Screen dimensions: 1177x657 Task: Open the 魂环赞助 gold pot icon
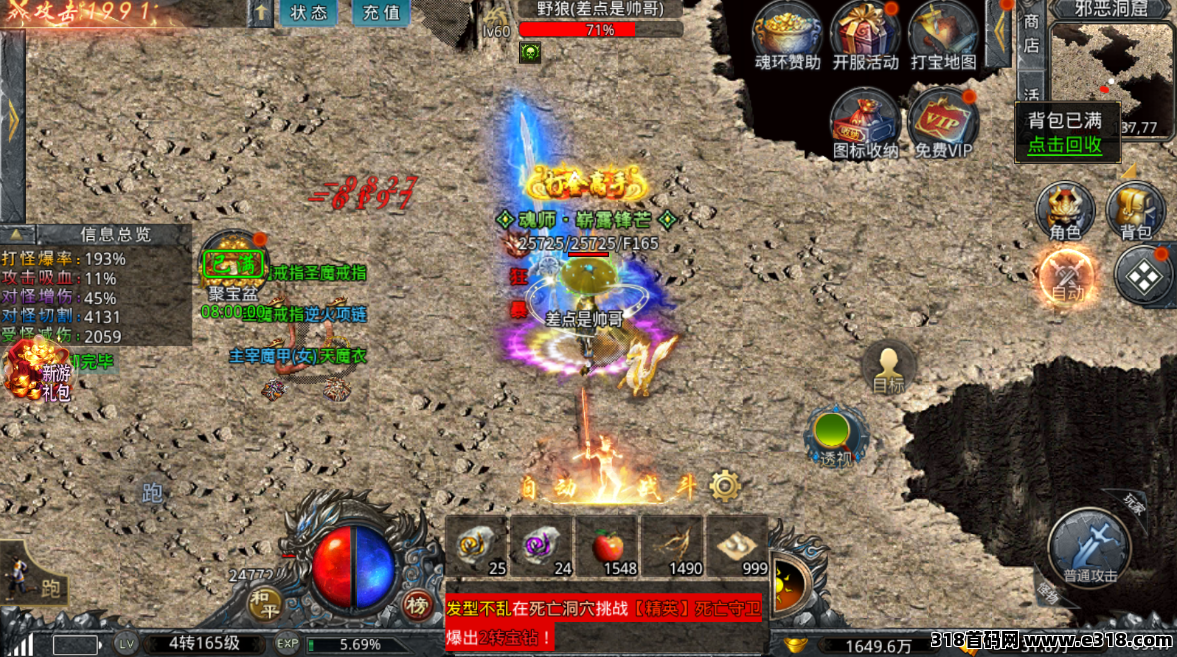(x=787, y=36)
